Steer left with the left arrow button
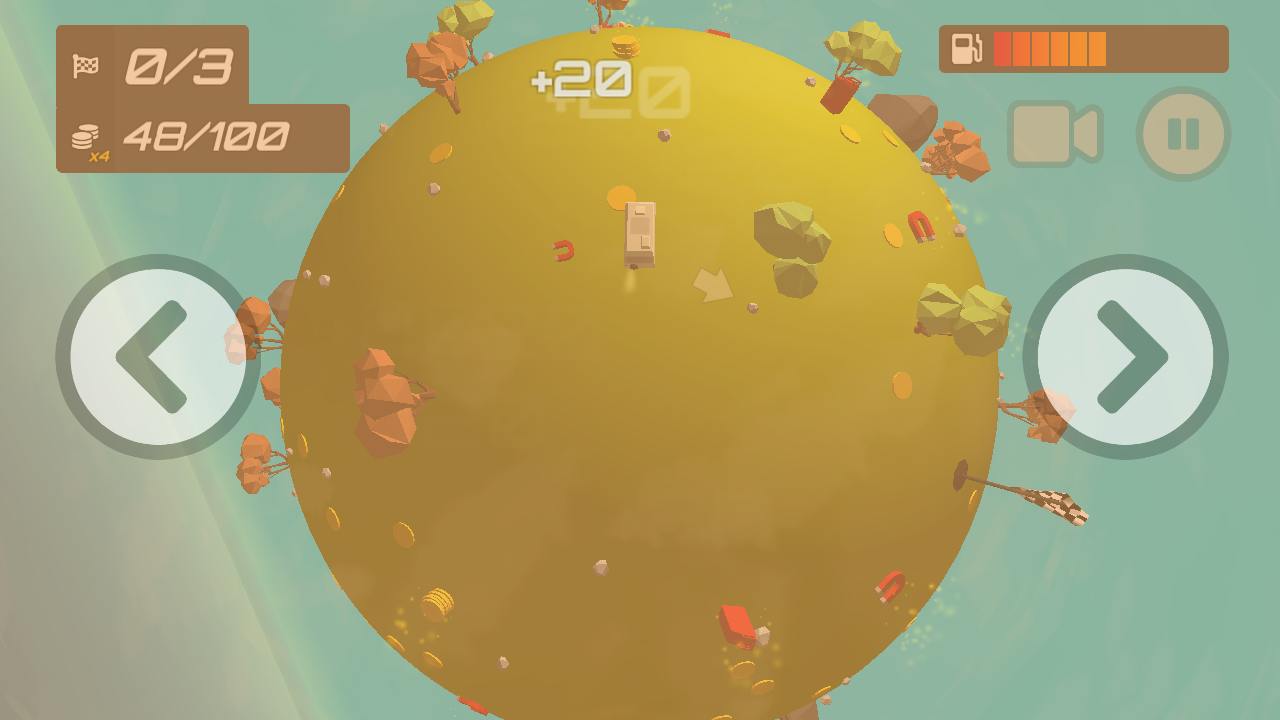The image size is (1280, 720). 157,357
